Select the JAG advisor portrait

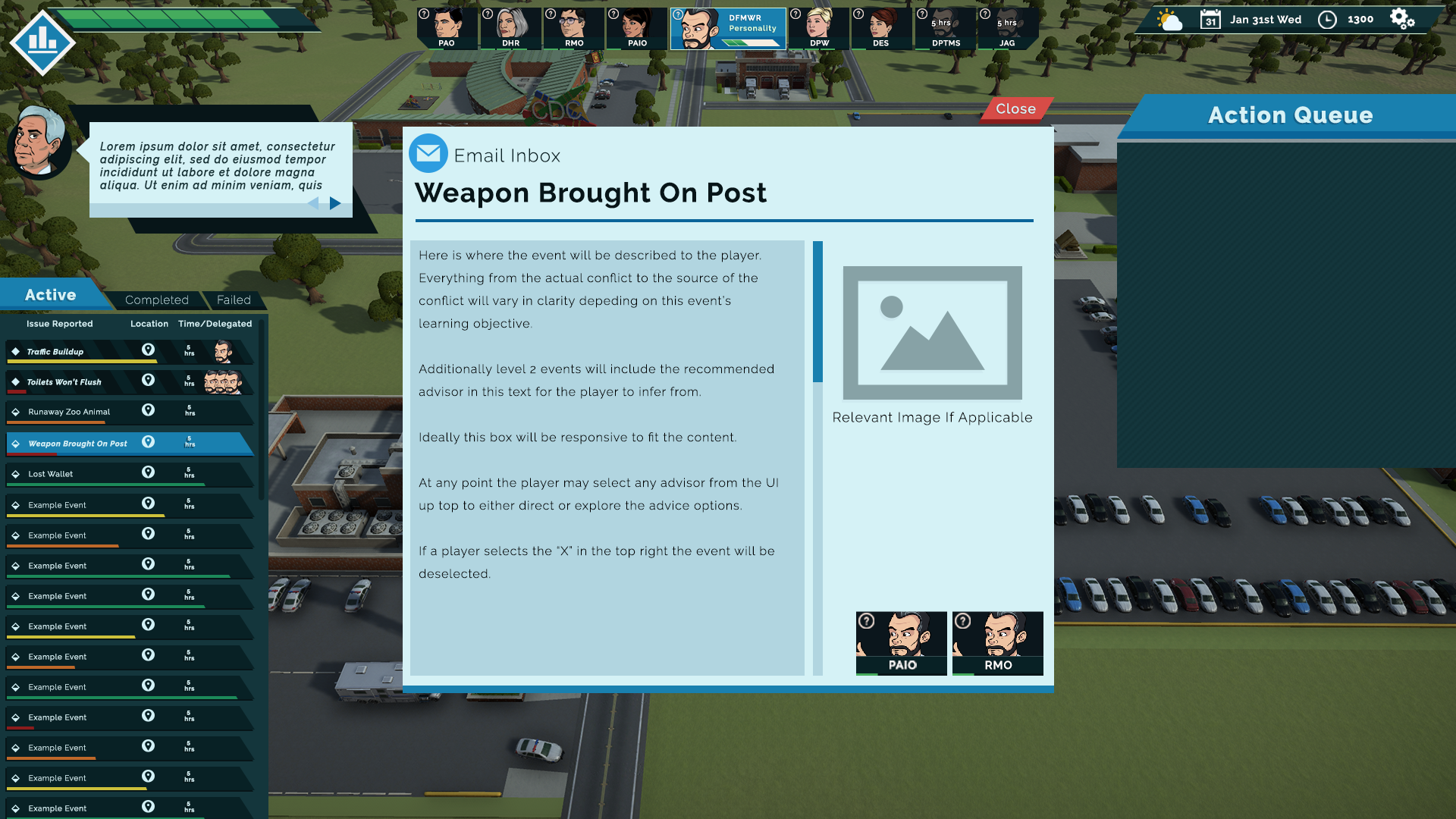pyautogui.click(x=1007, y=29)
